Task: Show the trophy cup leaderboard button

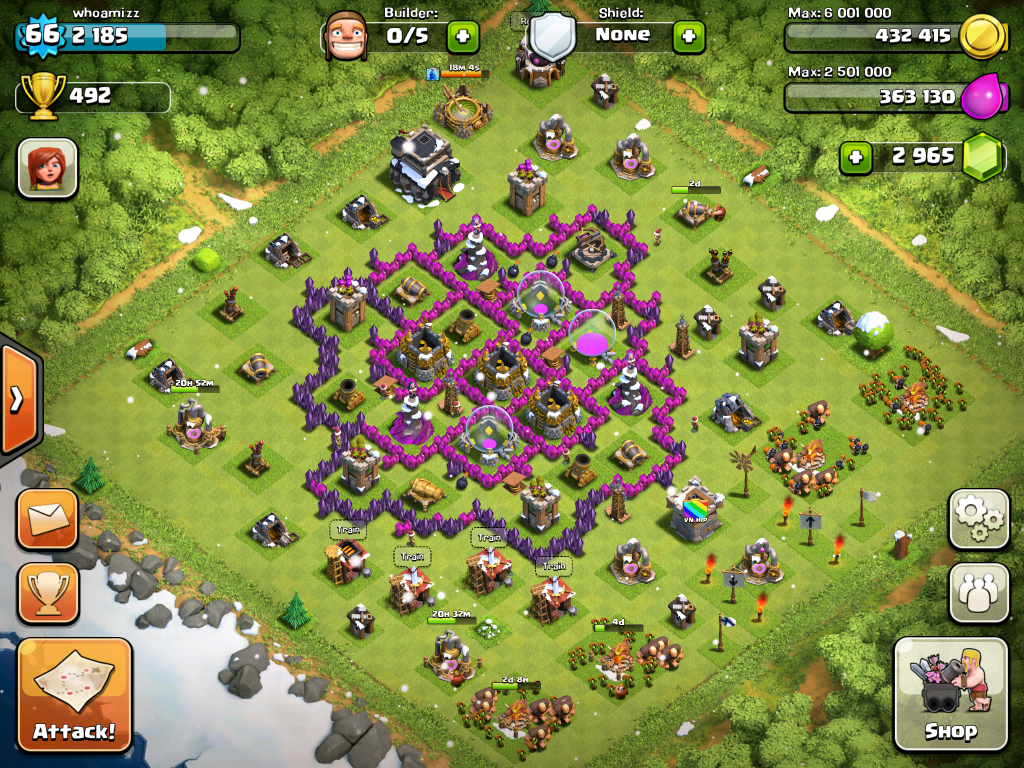Action: pyautogui.click(x=47, y=593)
